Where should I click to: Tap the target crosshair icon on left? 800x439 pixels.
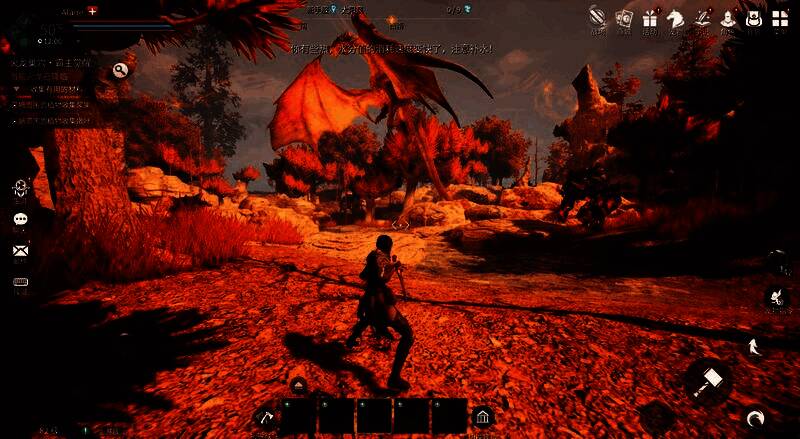pos(20,188)
